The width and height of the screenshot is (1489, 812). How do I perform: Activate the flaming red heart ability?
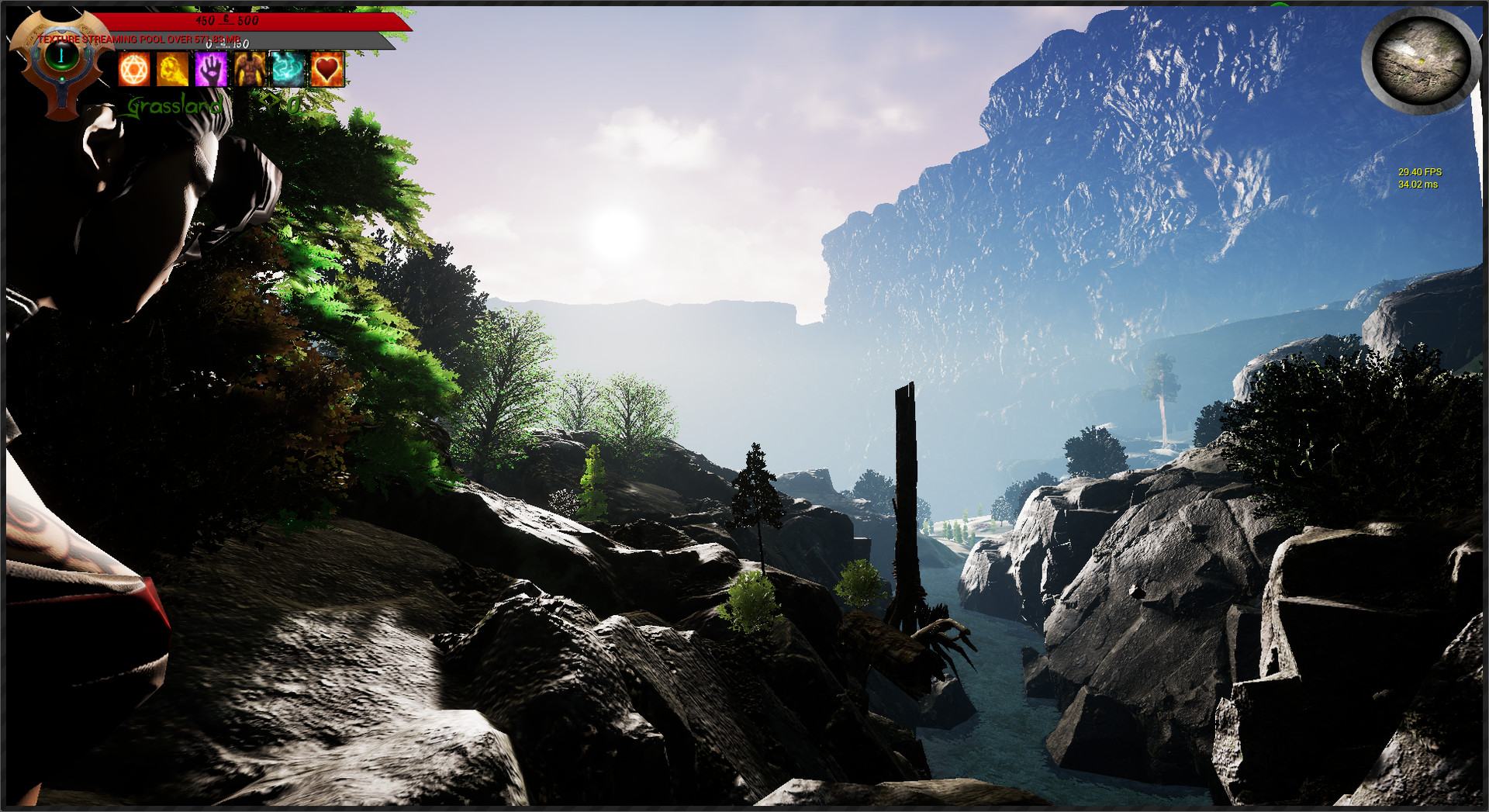pyautogui.click(x=327, y=71)
